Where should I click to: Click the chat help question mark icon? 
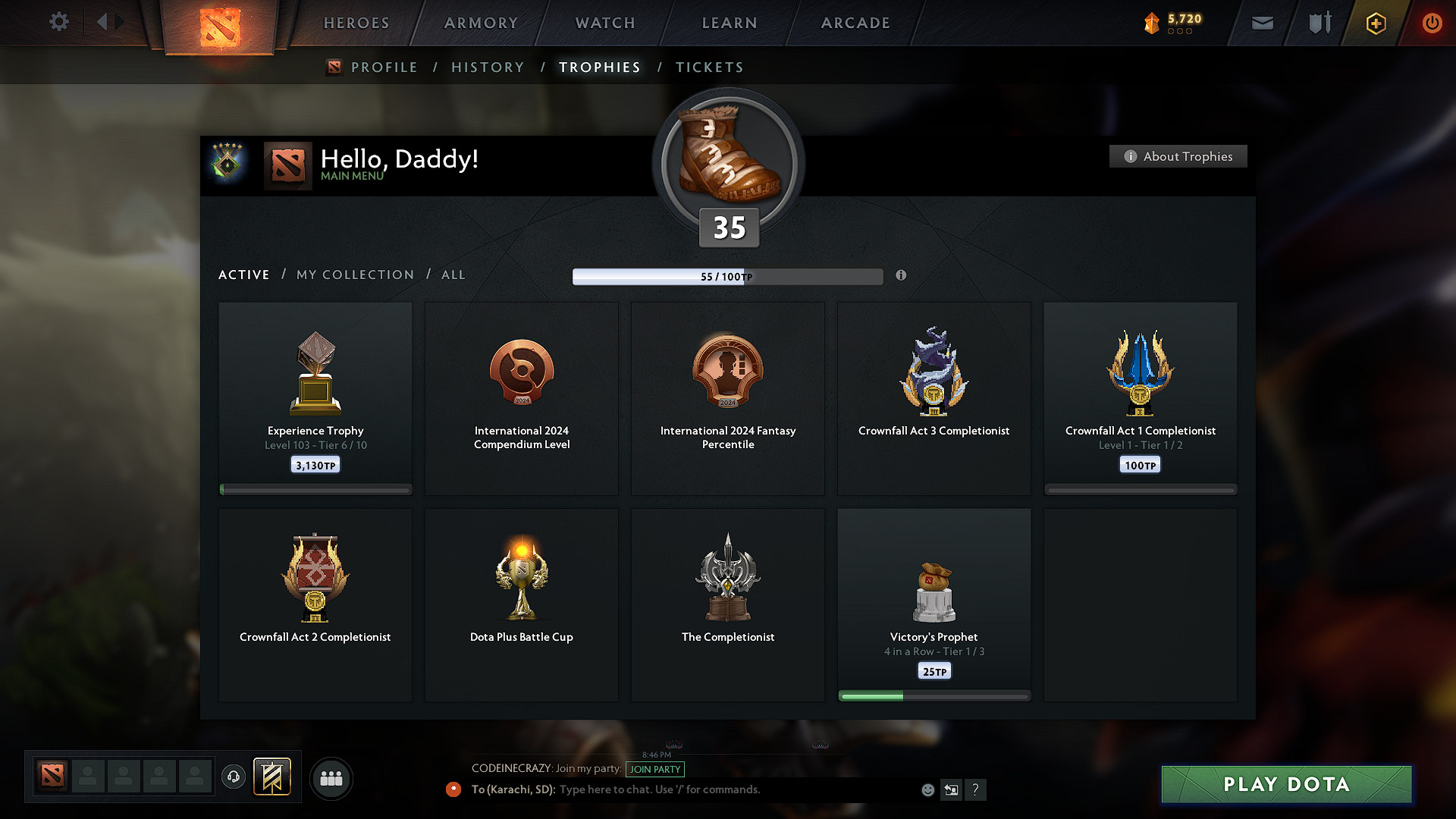976,789
